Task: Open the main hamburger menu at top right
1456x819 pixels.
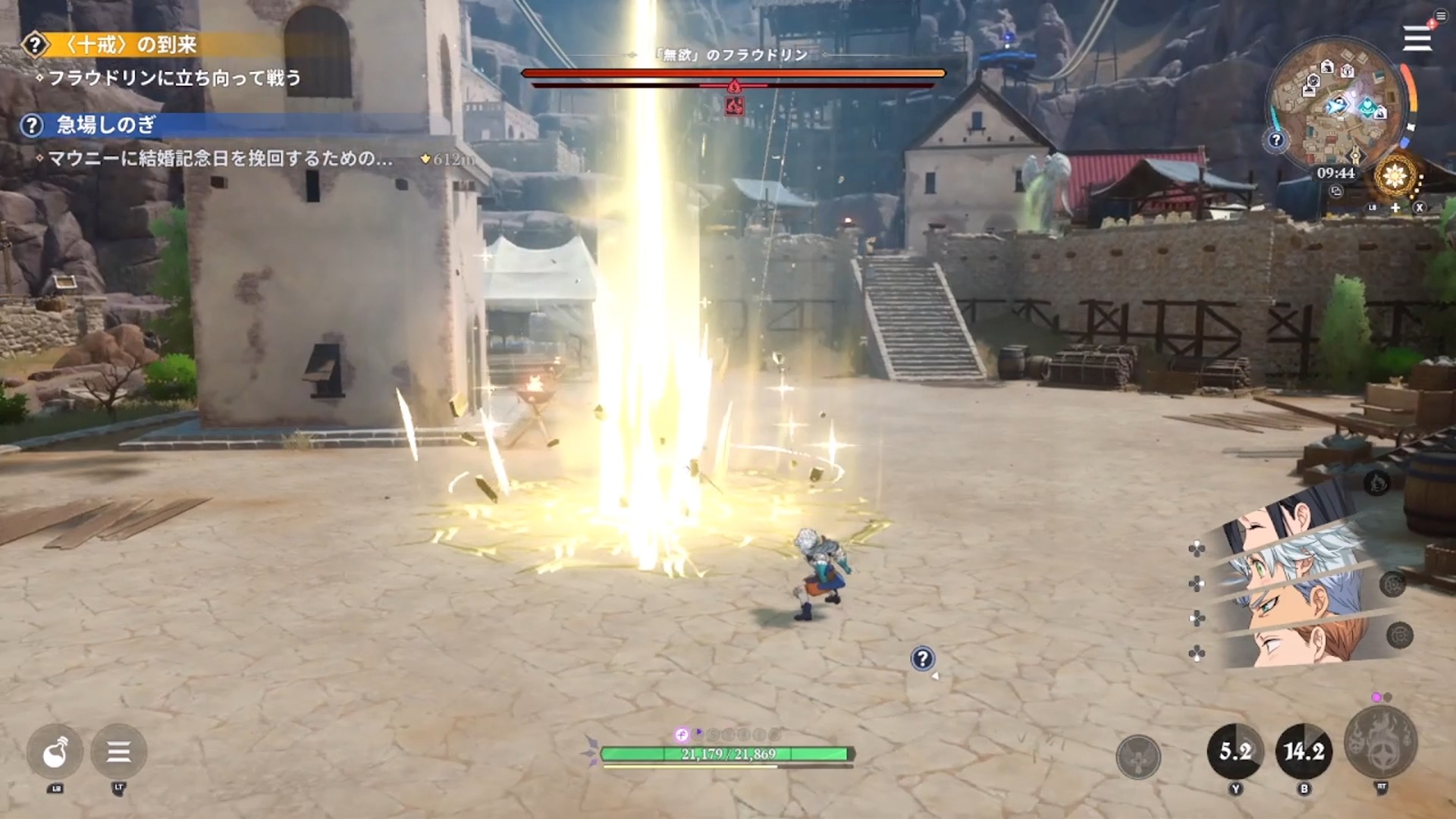Action: tap(1417, 38)
